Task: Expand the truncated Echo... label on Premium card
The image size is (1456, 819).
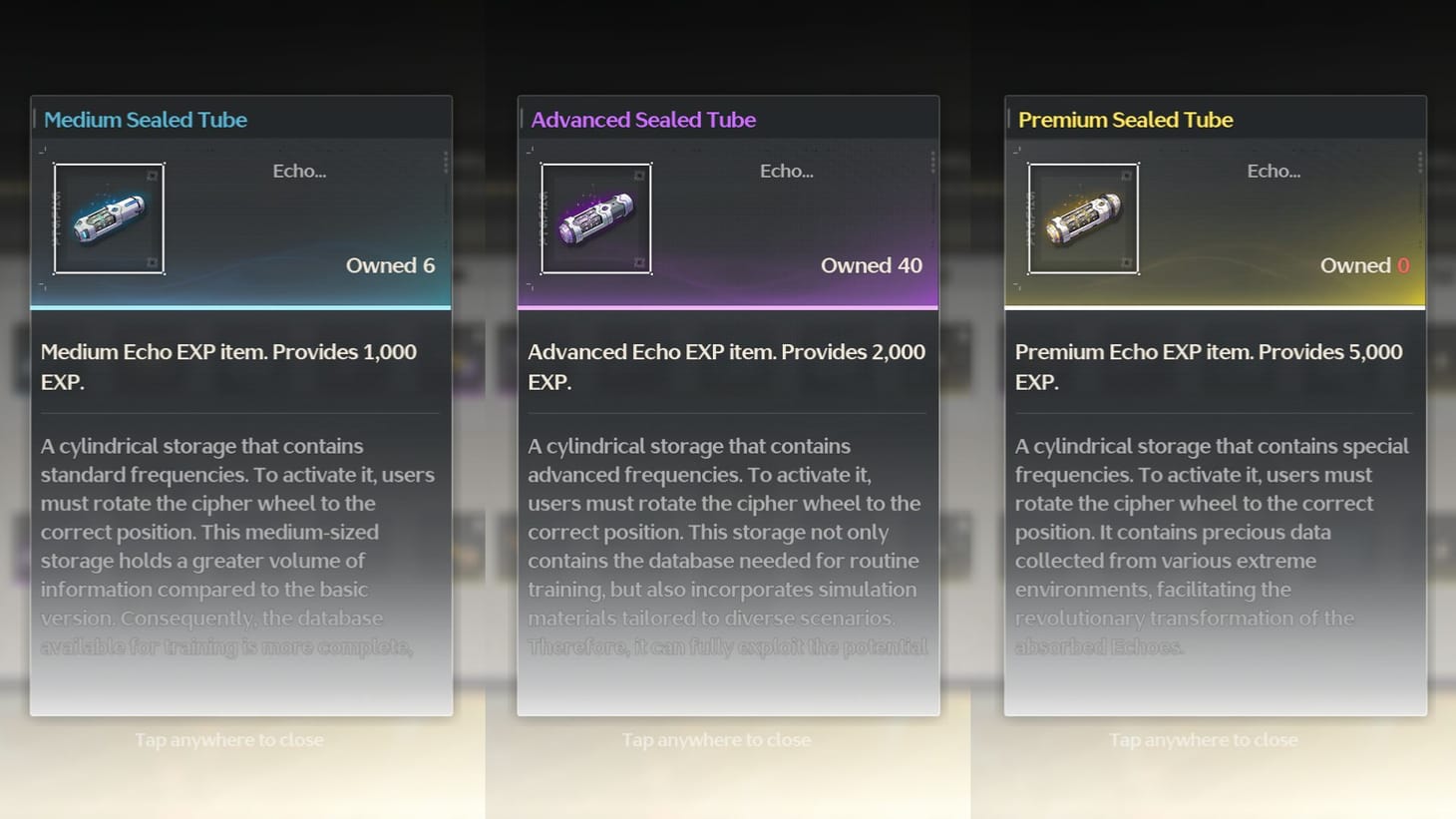Action: [x=1274, y=171]
